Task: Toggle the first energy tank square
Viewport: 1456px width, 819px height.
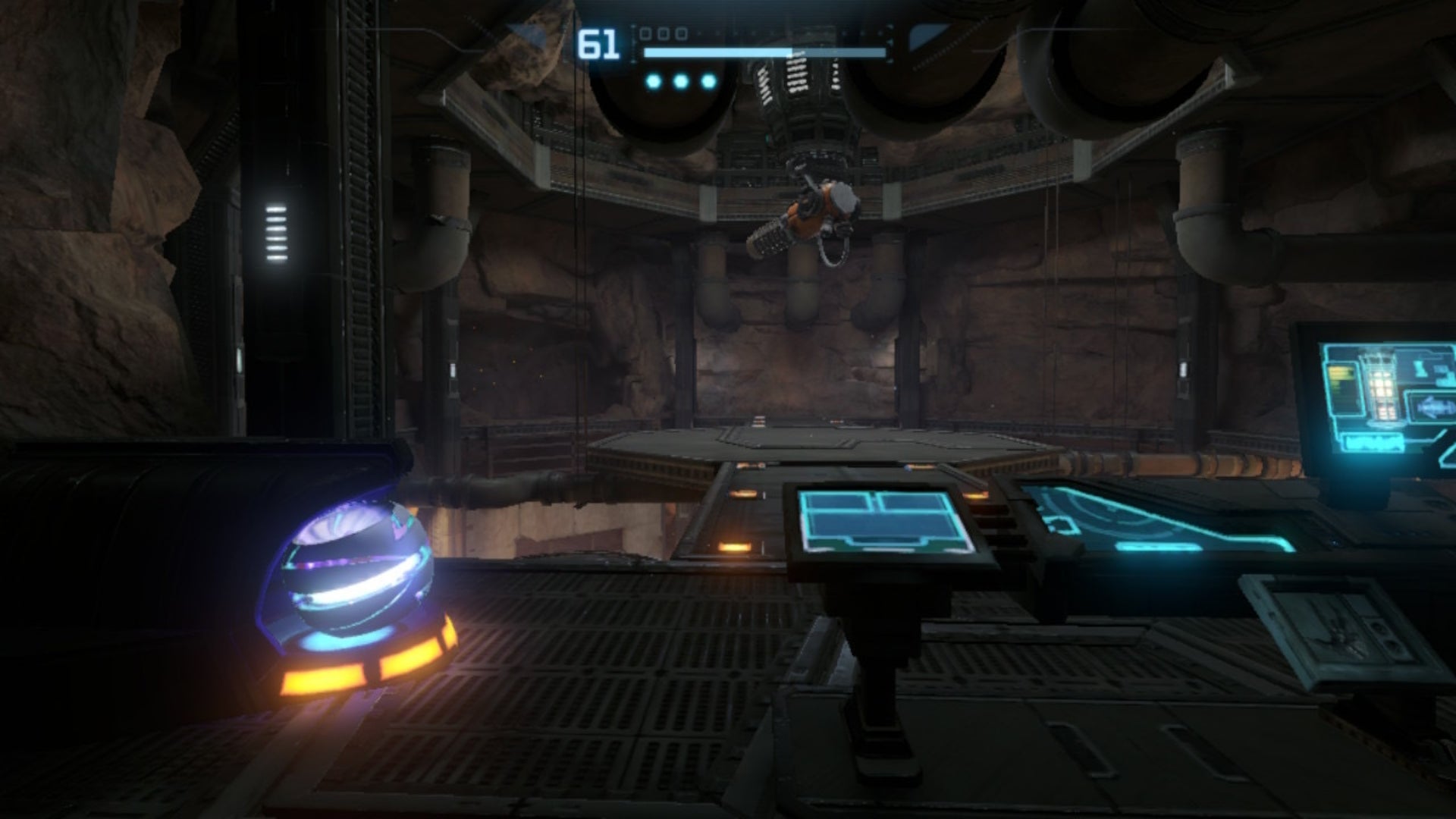Action: point(645,33)
